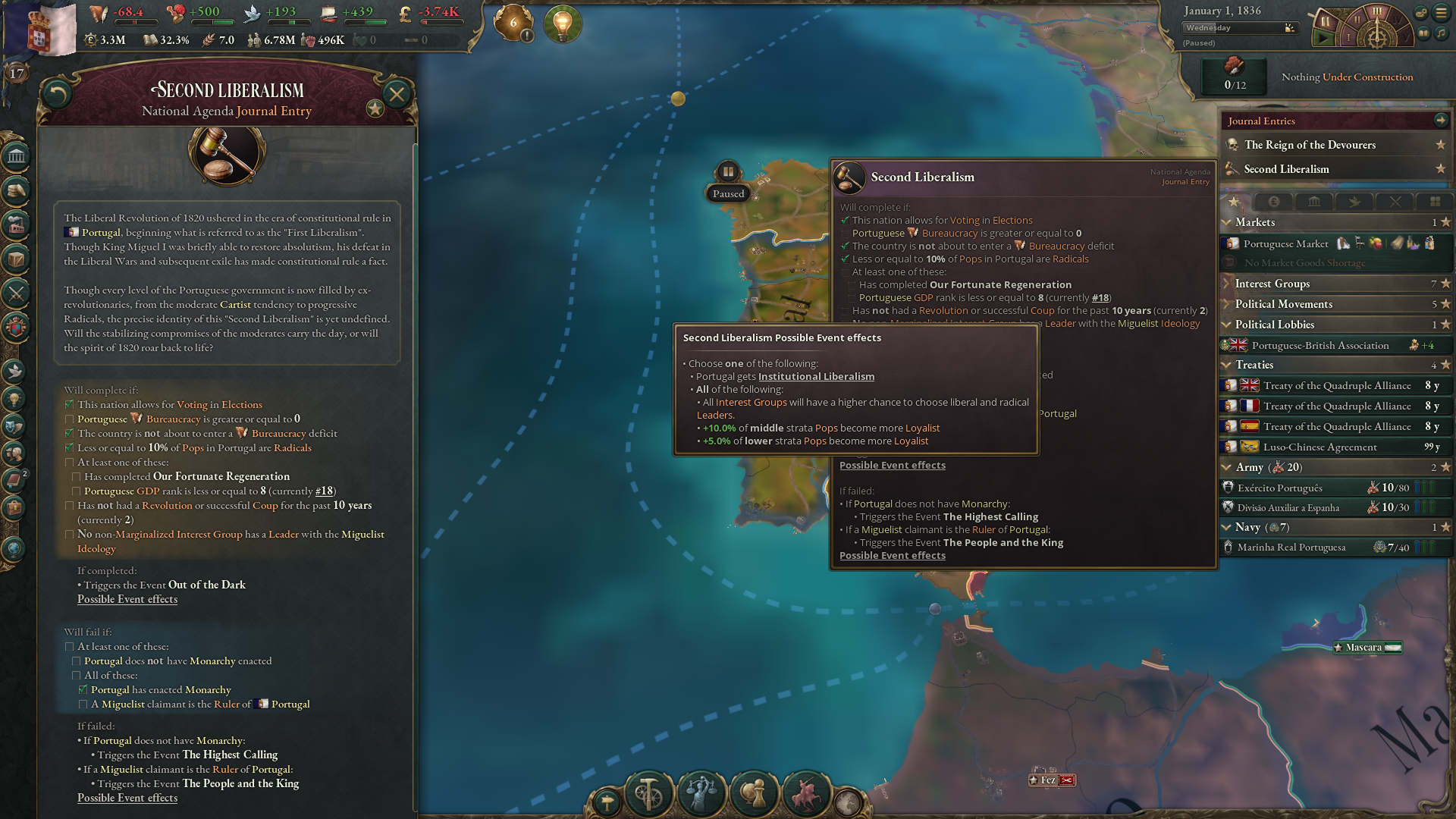Viewport: 1456px width, 819px height.
Task: Select the Institutional Liberalism hyperlink
Action: (x=816, y=376)
